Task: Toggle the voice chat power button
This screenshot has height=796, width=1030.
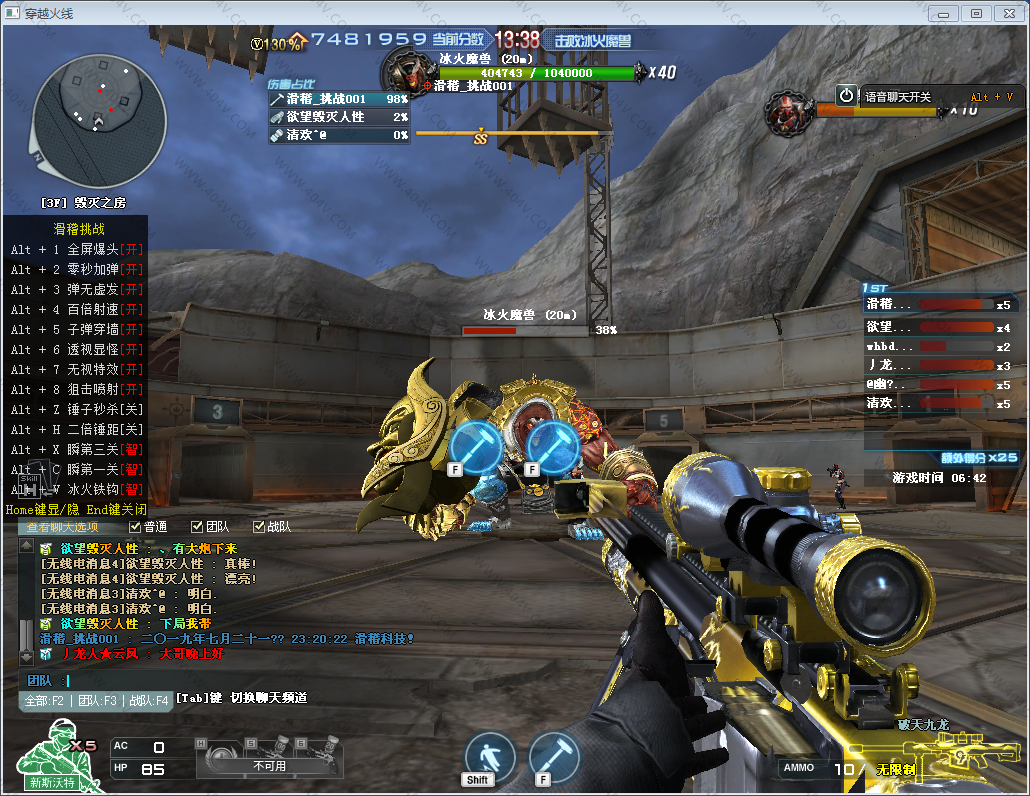Action: click(x=847, y=96)
